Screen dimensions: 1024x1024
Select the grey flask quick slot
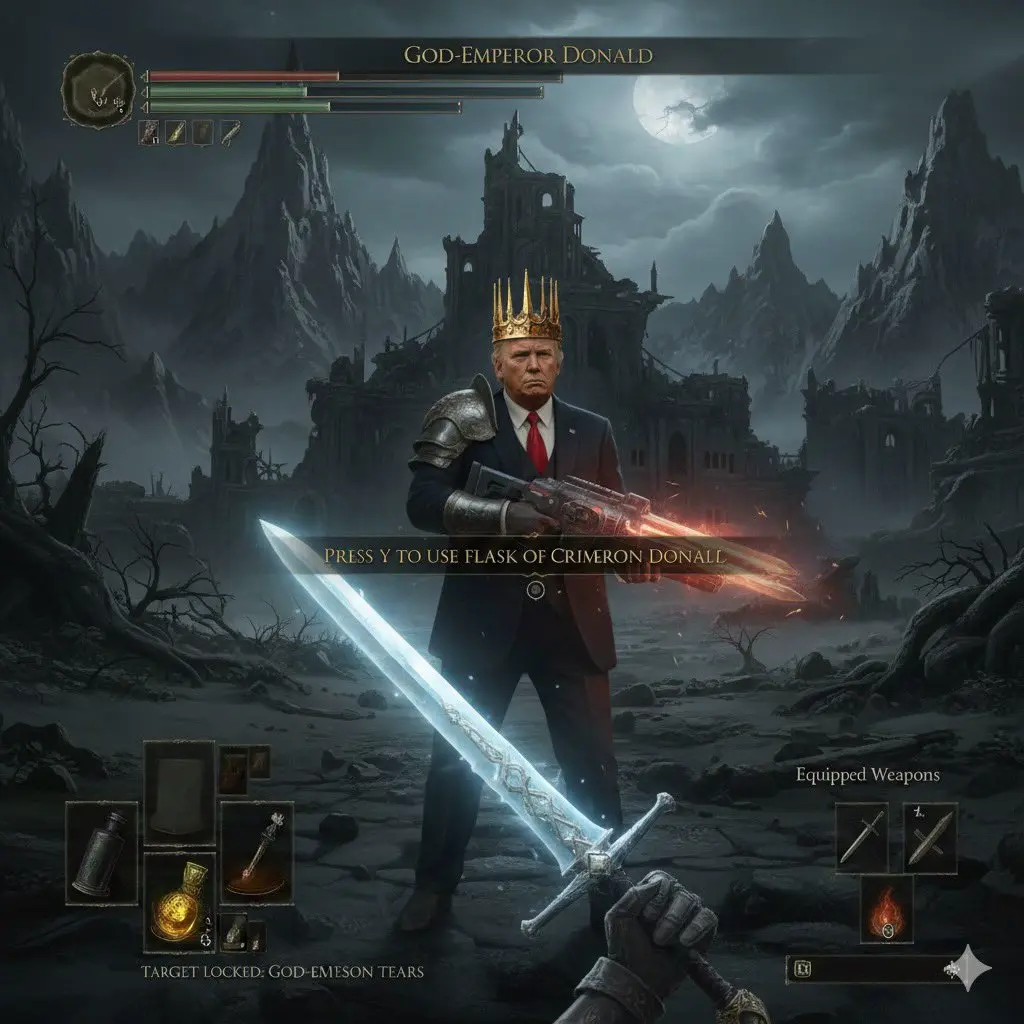102,850
